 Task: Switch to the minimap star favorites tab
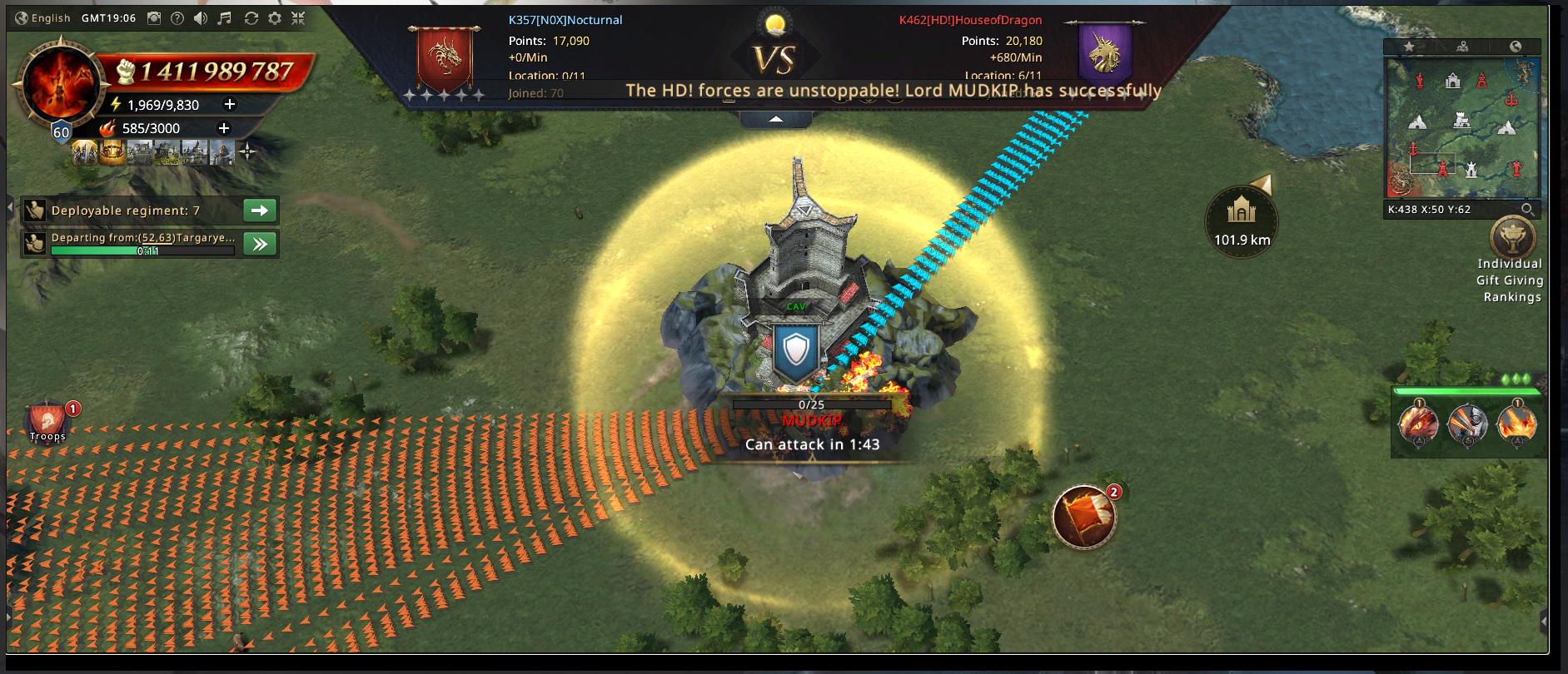tap(1409, 47)
